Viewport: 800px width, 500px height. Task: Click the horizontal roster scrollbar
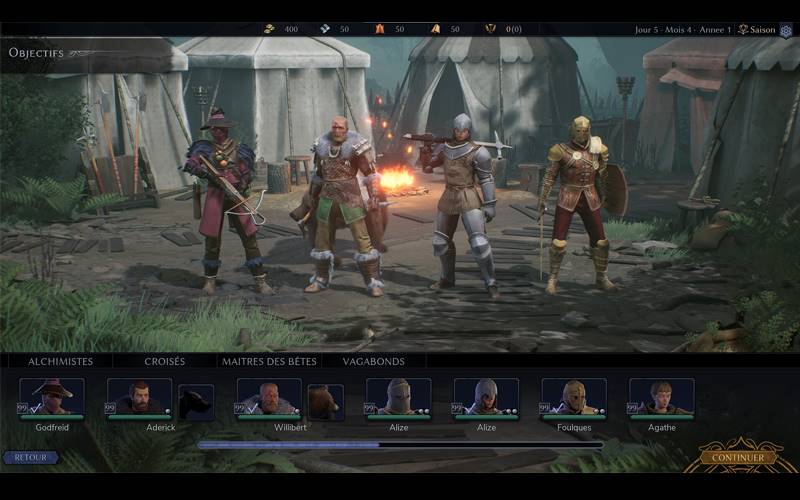(400, 445)
